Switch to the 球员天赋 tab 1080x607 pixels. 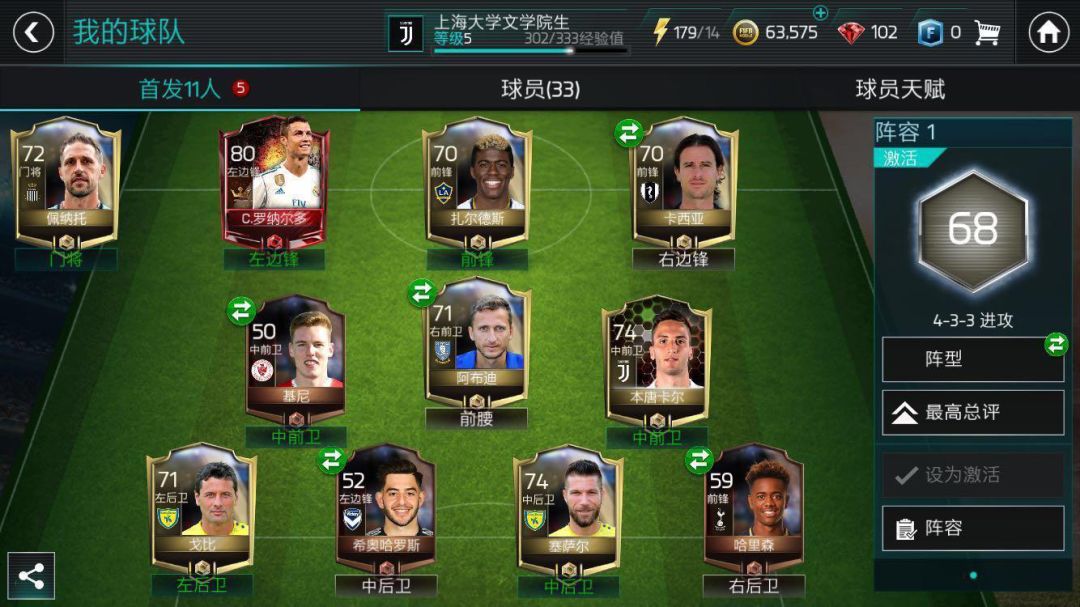[900, 89]
